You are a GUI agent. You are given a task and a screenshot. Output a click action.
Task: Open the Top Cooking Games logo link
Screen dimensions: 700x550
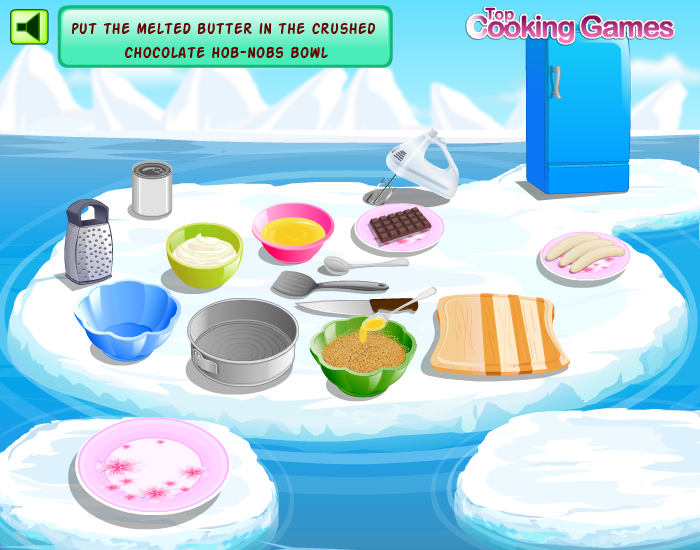pos(570,25)
